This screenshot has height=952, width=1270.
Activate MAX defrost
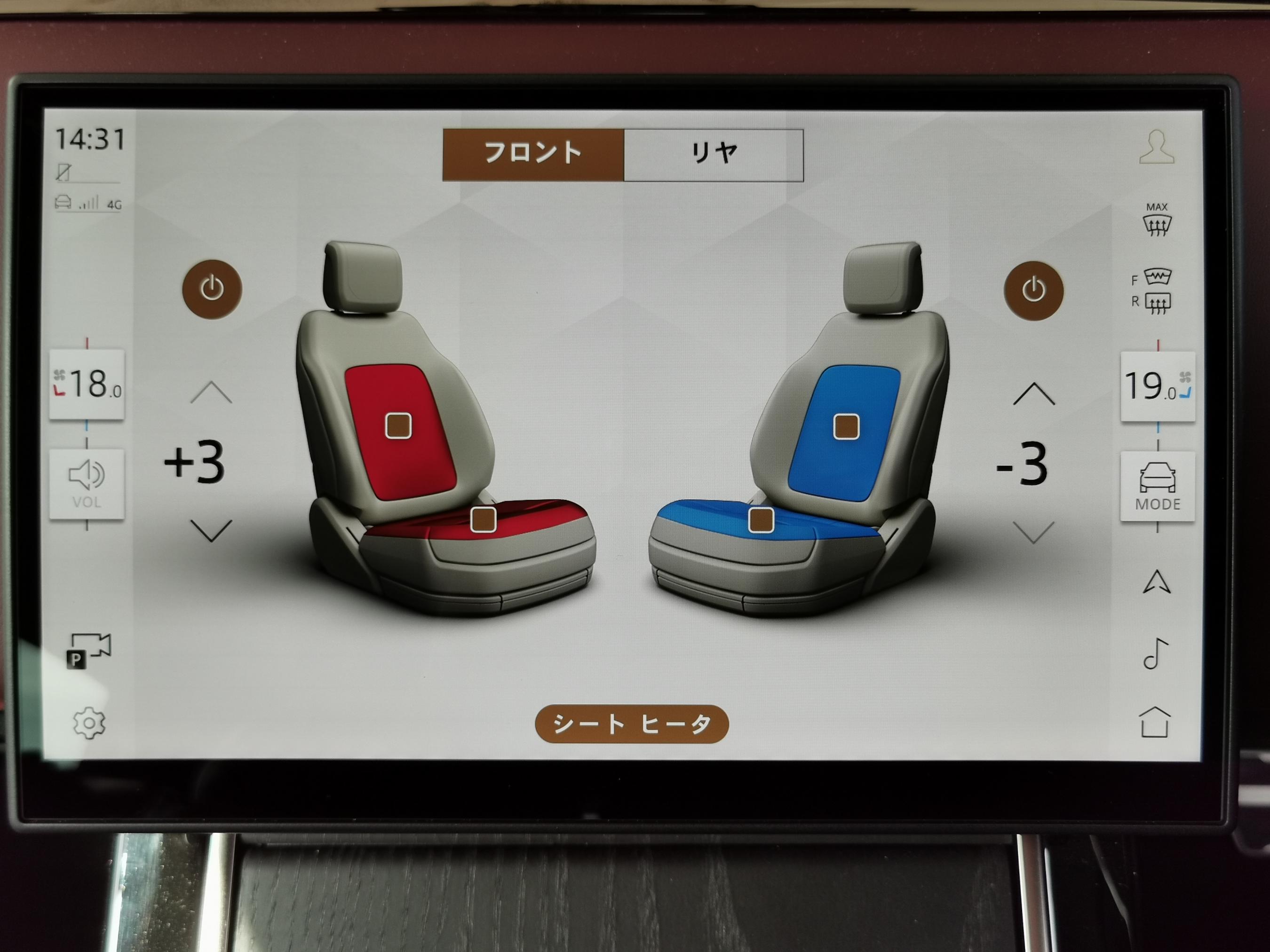[1156, 220]
